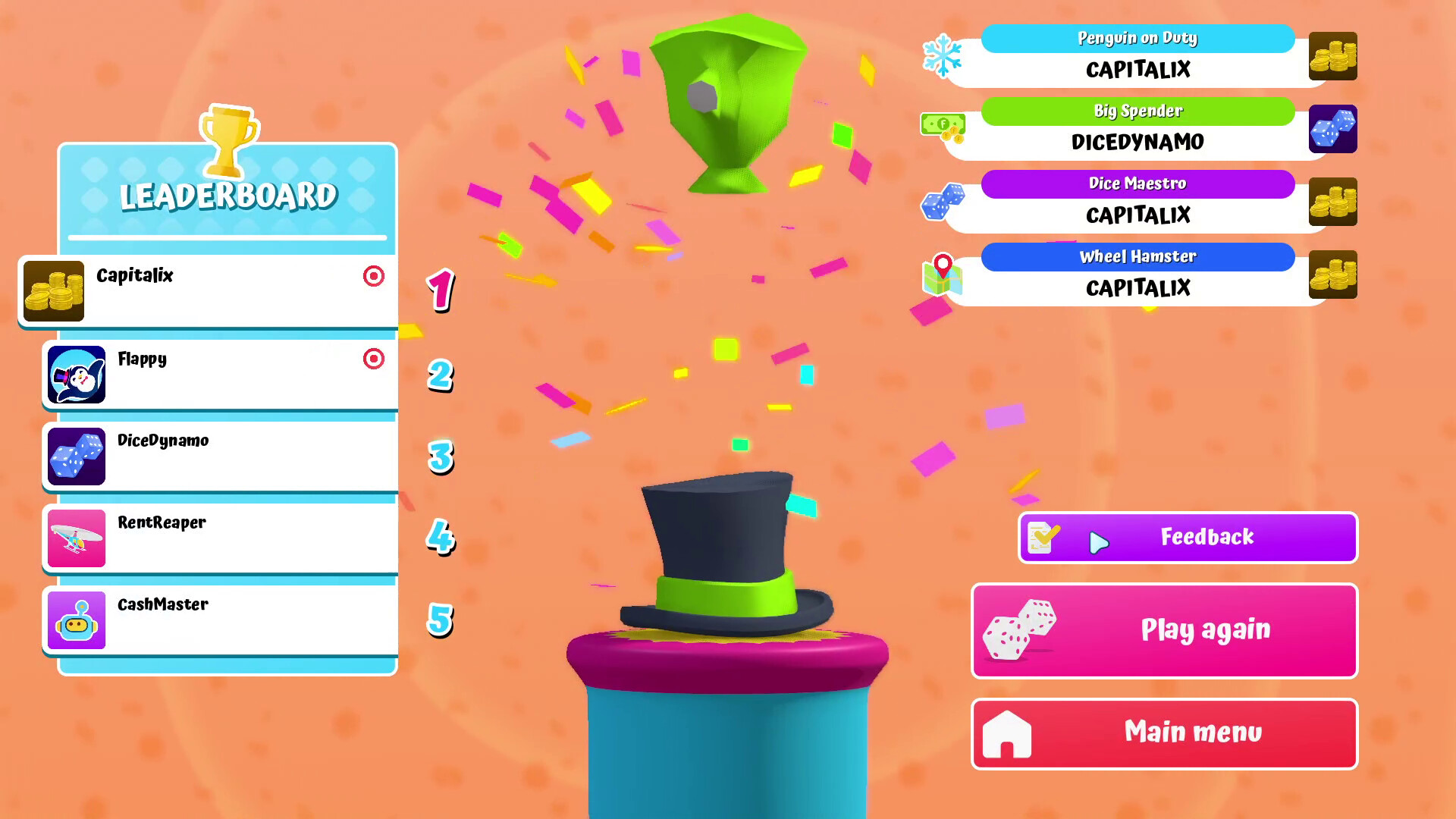Click the checklist icon on the Feedback button
Viewport: 1456px width, 819px height.
tap(1042, 537)
